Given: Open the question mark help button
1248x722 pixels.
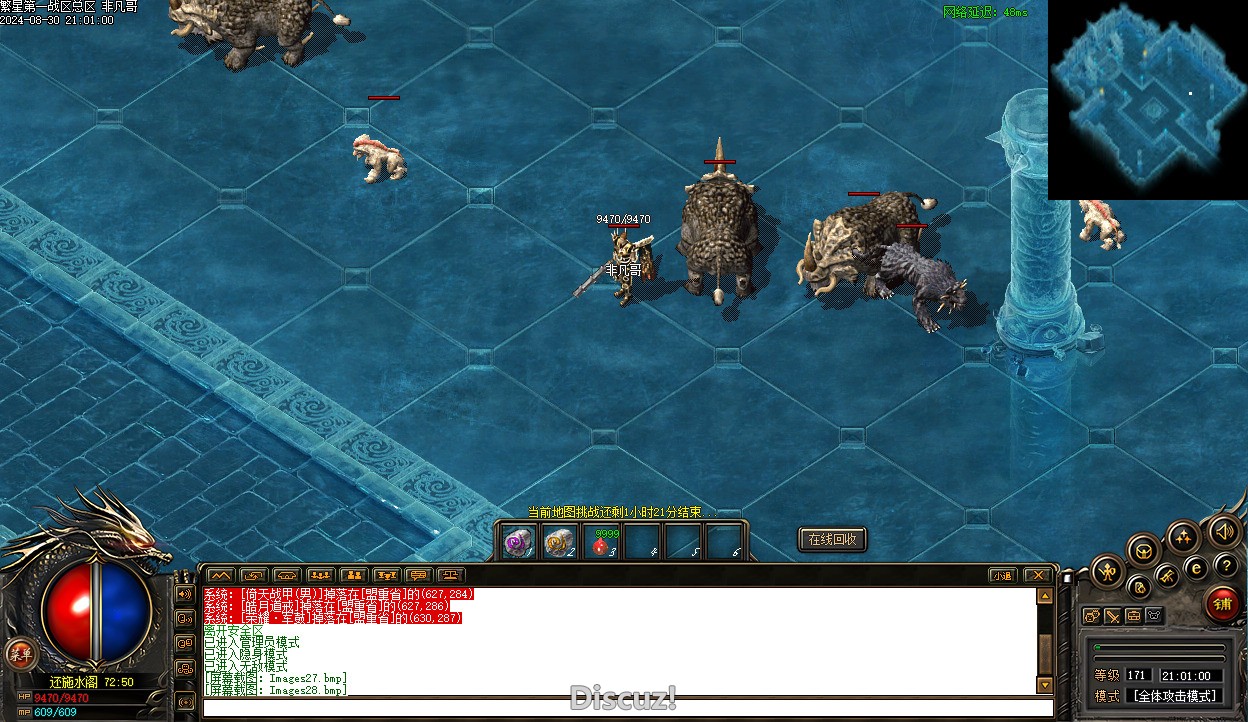Looking at the screenshot, I should point(1225,566).
